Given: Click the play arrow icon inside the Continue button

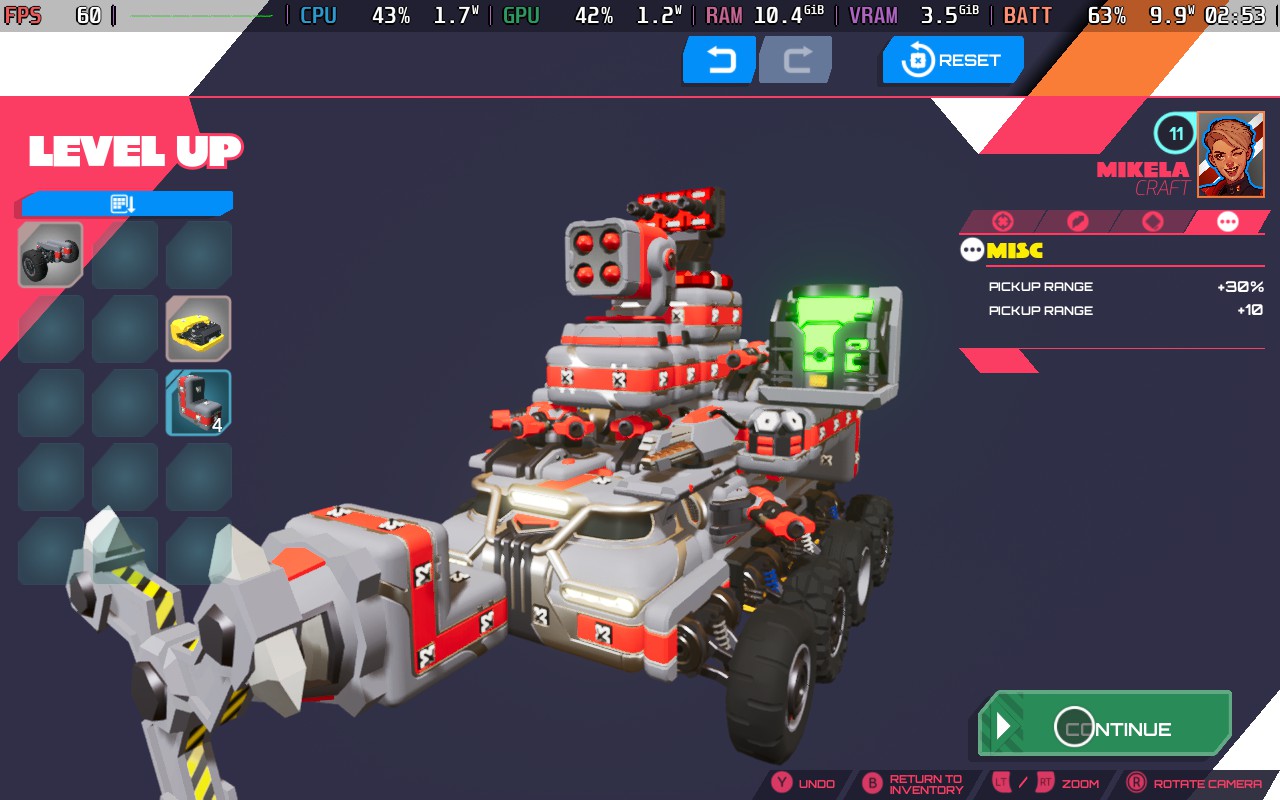Looking at the screenshot, I should pos(1005,727).
